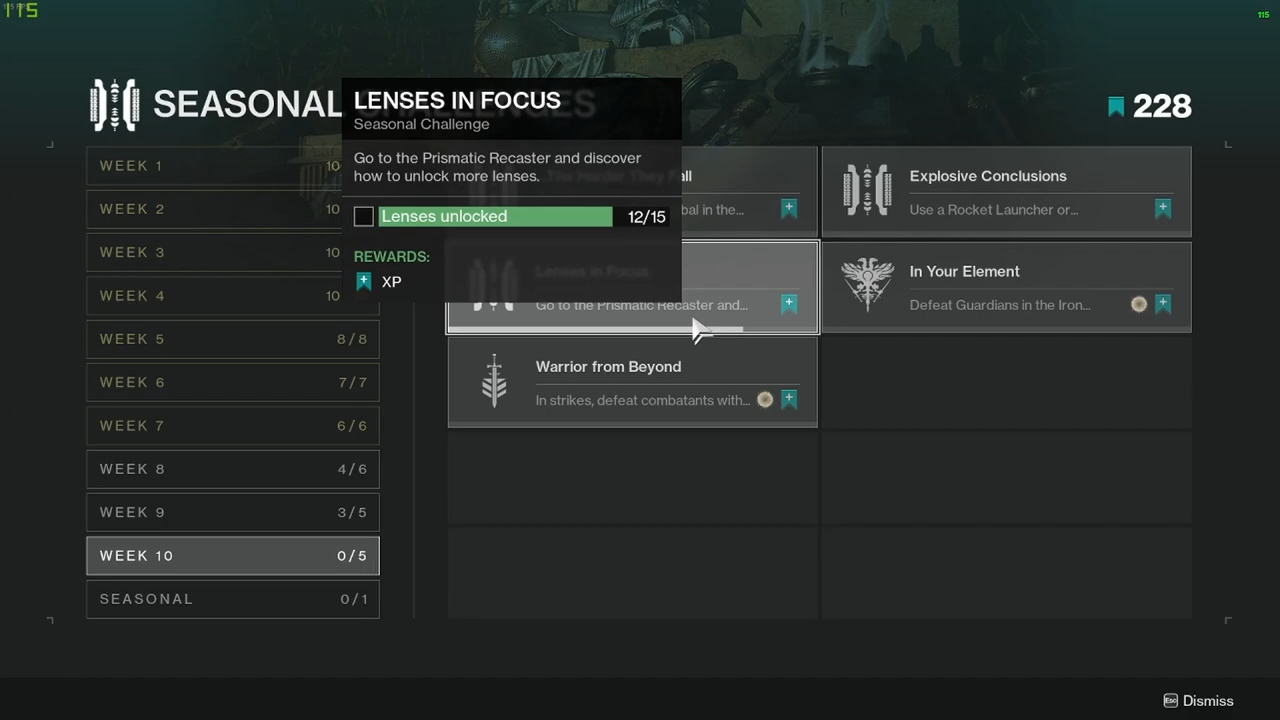The width and height of the screenshot is (1280, 720).
Task: Select Week 9 in the list
Action: (232, 512)
